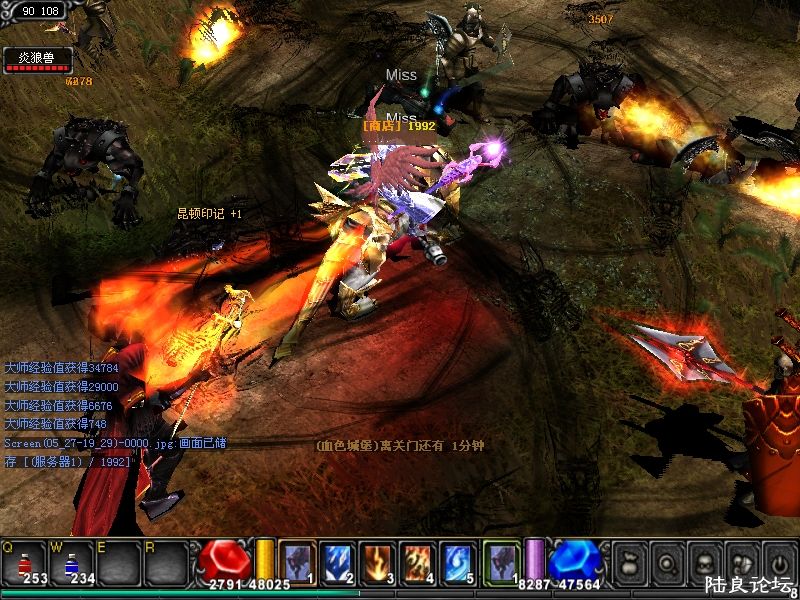The width and height of the screenshot is (800, 600).
Task: Cast the blue swirl skill in slot 5
Action: coord(457,562)
